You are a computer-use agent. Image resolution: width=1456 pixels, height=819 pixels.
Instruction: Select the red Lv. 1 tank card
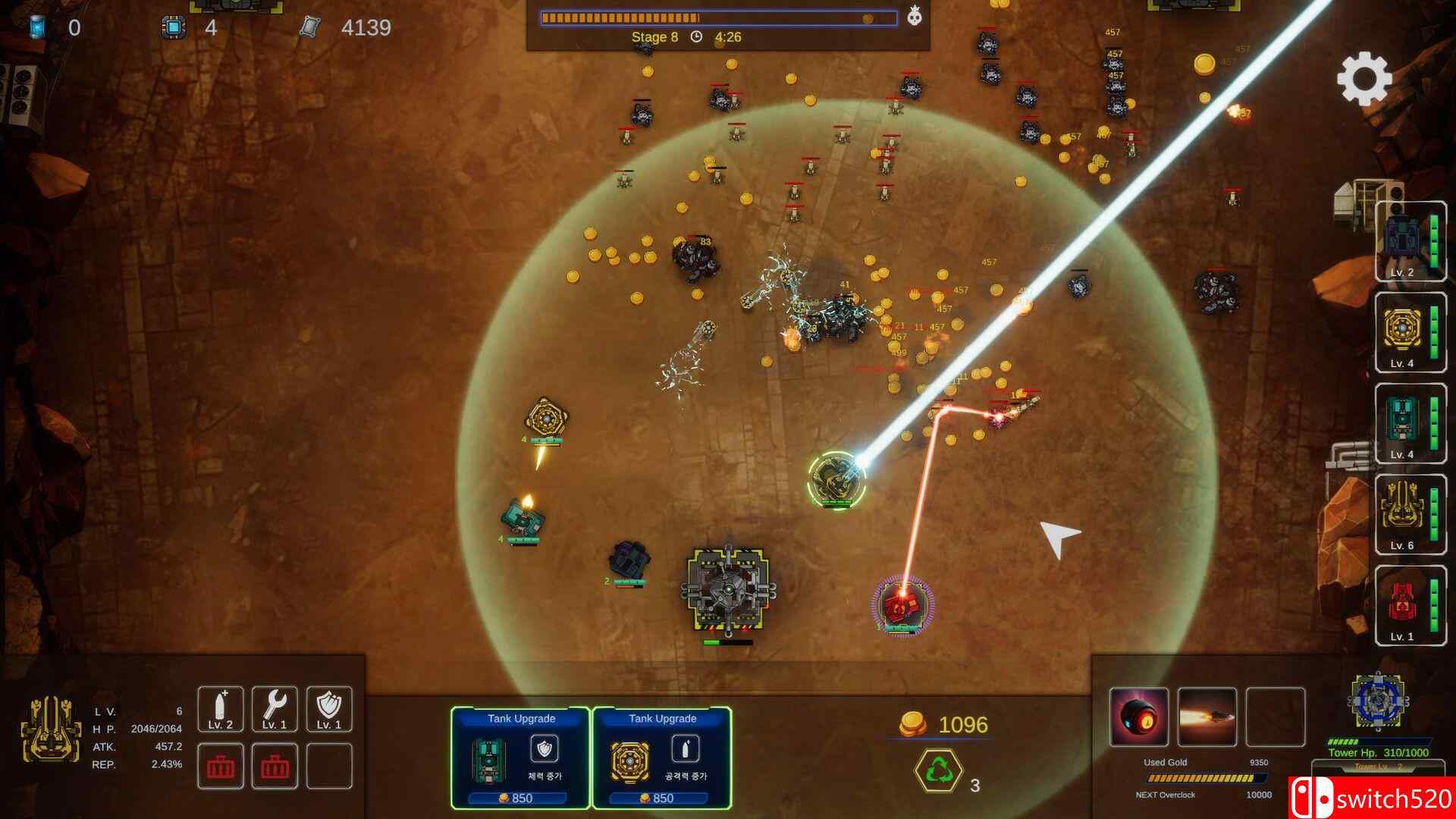[1410, 606]
